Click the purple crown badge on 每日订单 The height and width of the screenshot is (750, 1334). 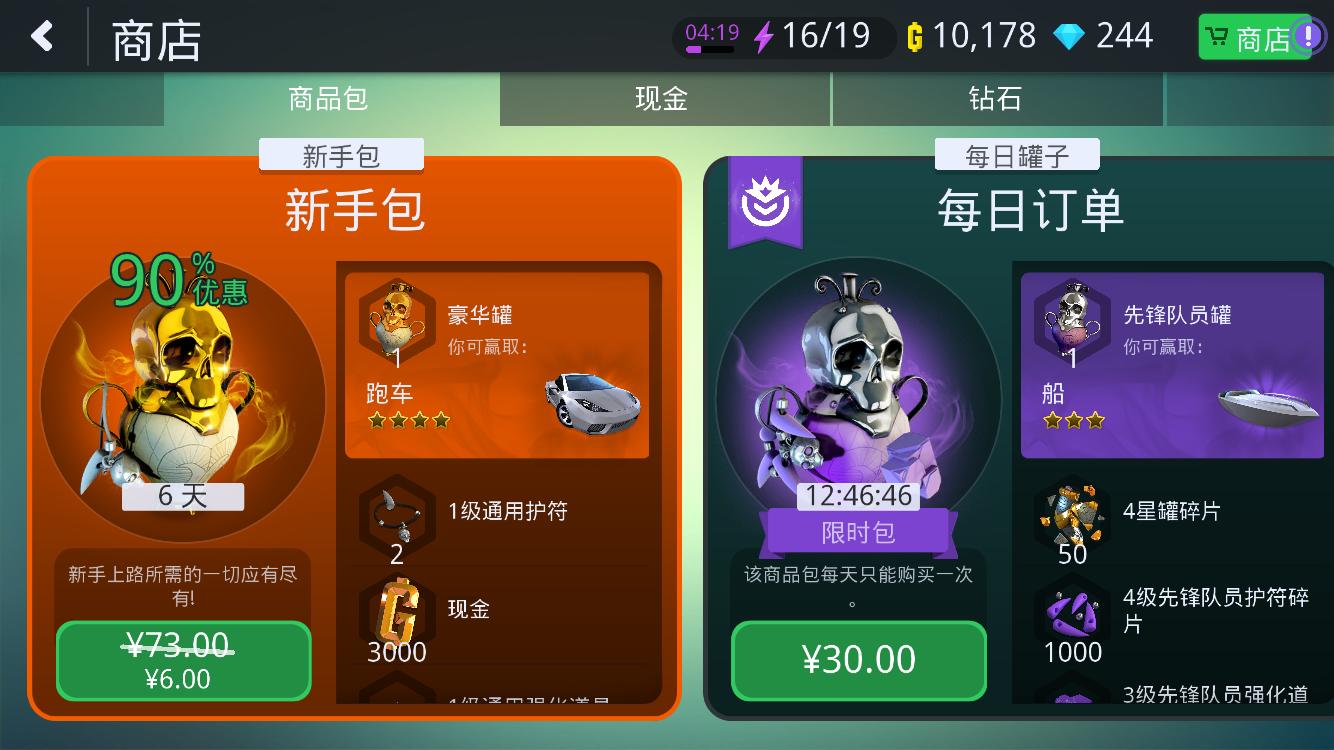[766, 199]
